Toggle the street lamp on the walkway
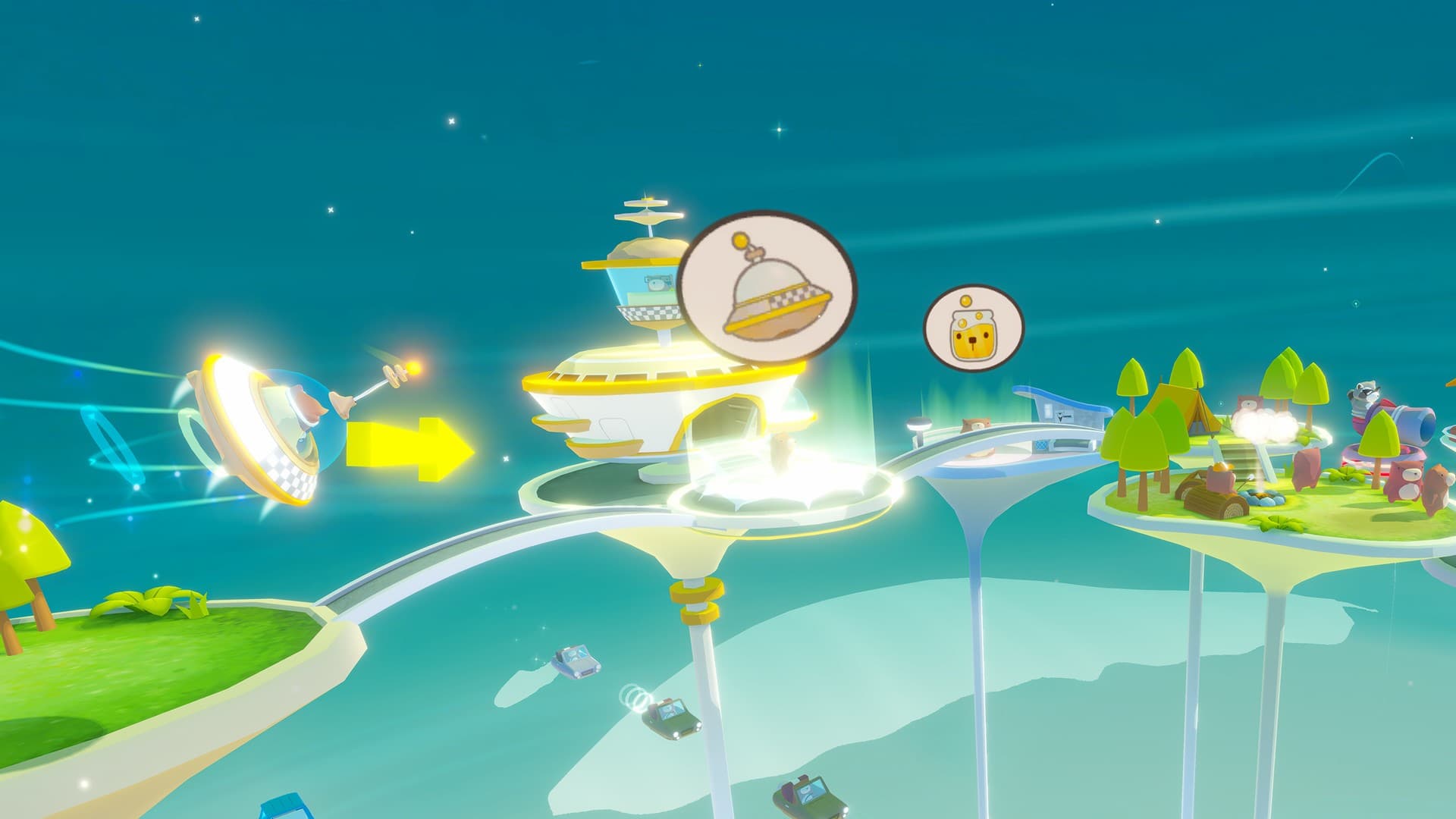Image resolution: width=1456 pixels, height=819 pixels. click(918, 423)
